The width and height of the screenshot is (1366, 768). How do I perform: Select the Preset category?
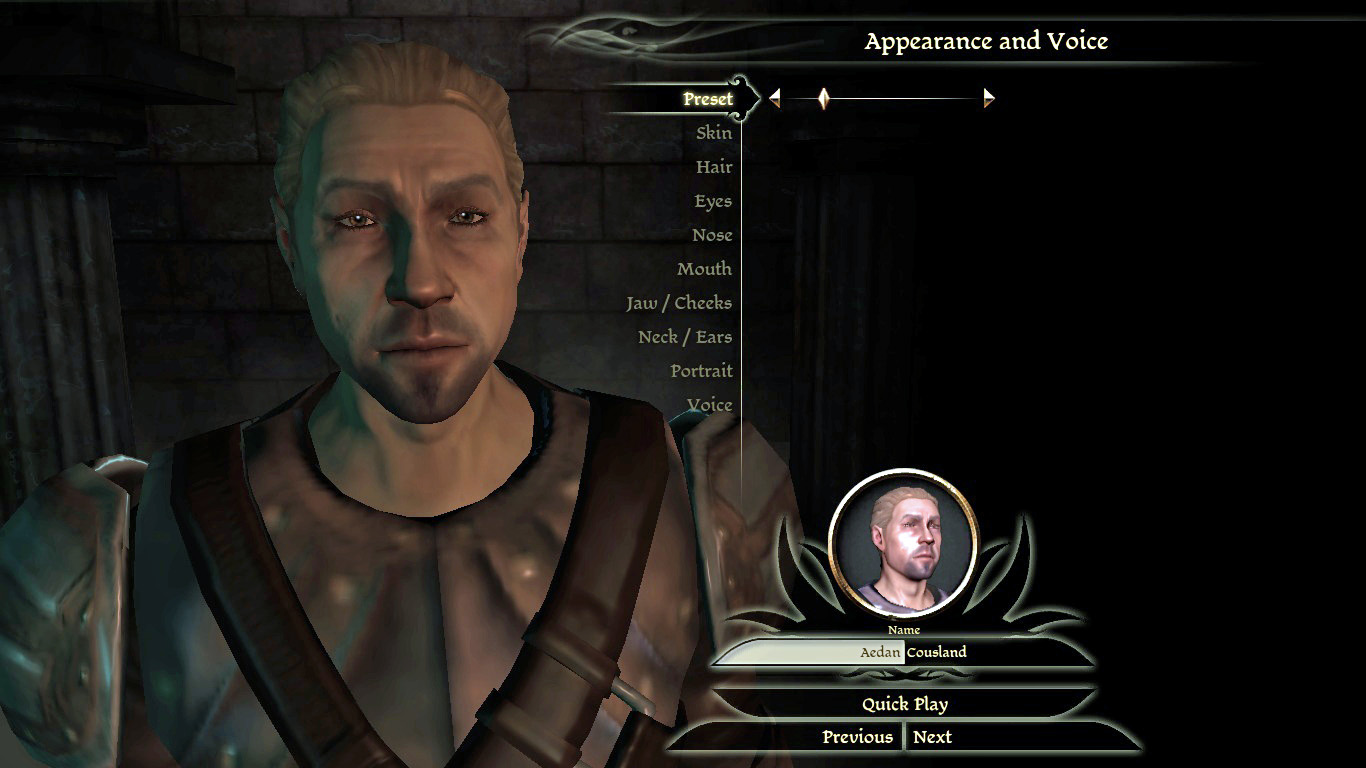(707, 99)
